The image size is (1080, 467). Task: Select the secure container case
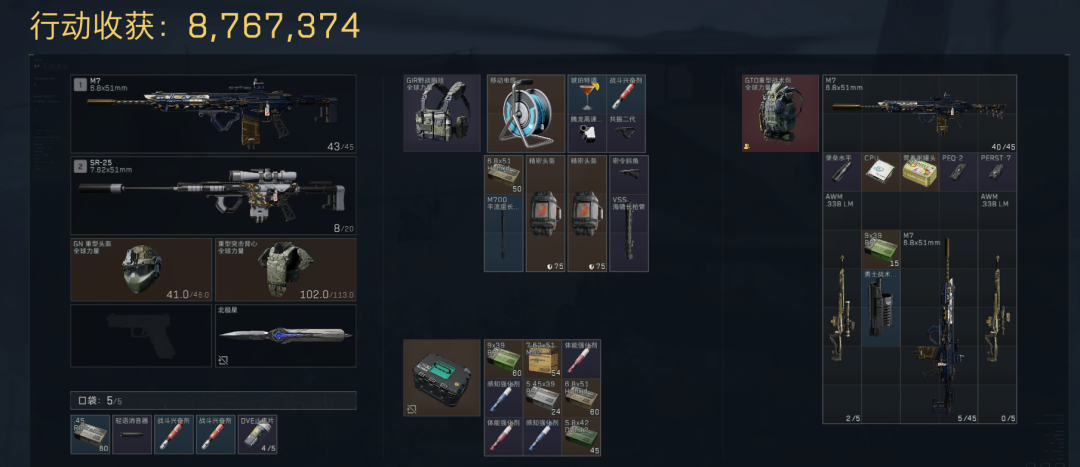(441, 377)
